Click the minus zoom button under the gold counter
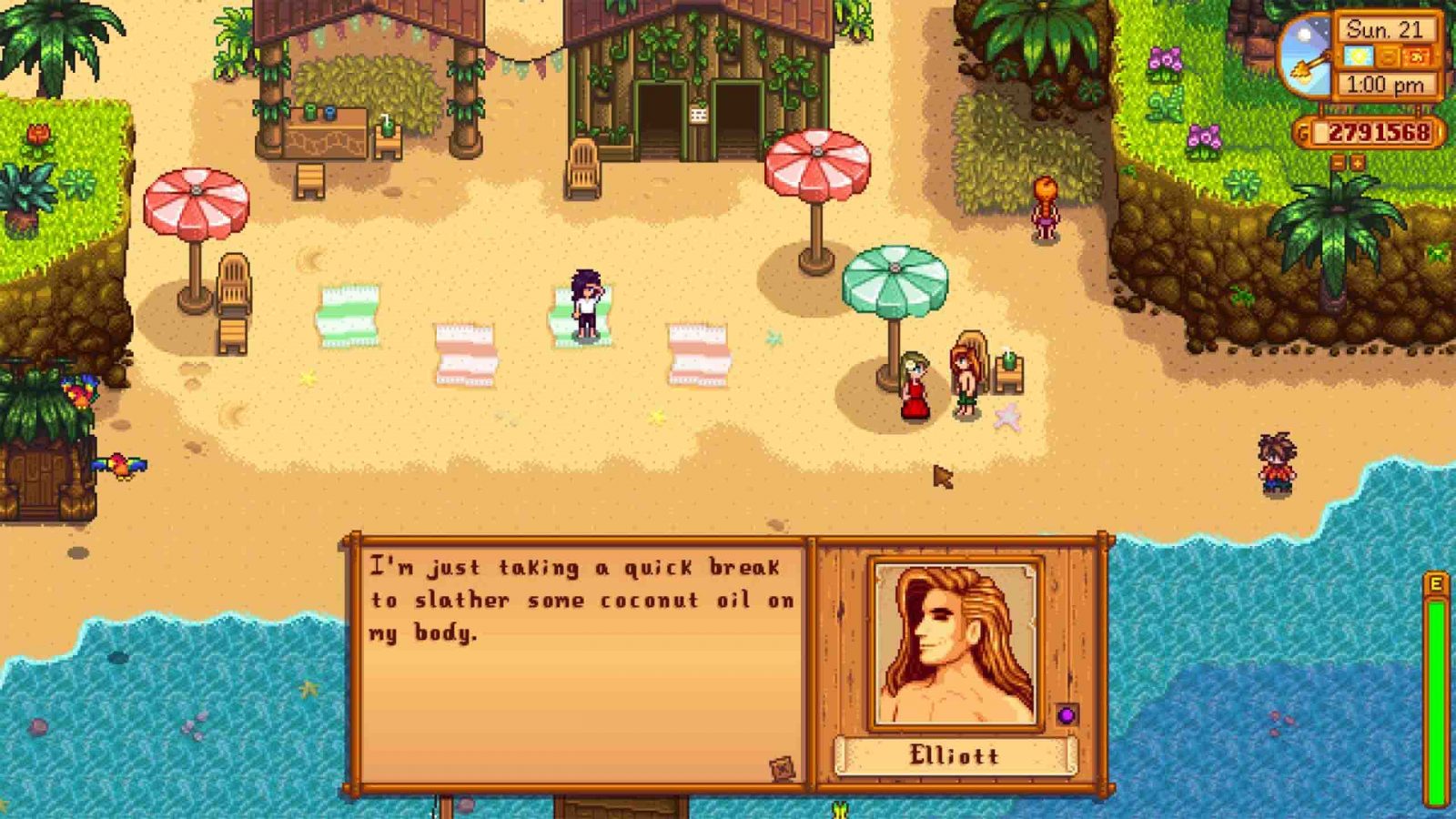 pyautogui.click(x=1339, y=162)
